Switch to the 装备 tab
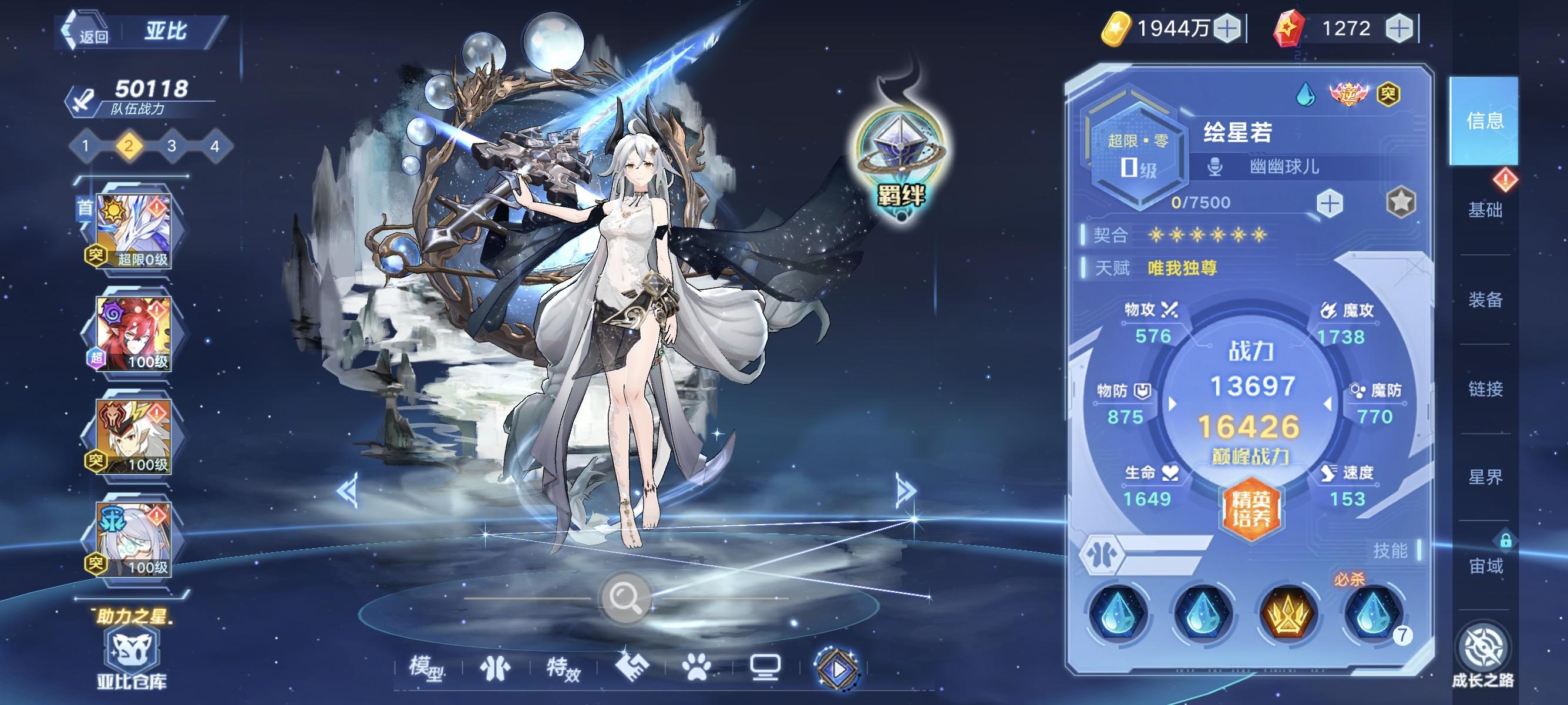This screenshot has height=705, width=1568. pyautogui.click(x=1486, y=300)
